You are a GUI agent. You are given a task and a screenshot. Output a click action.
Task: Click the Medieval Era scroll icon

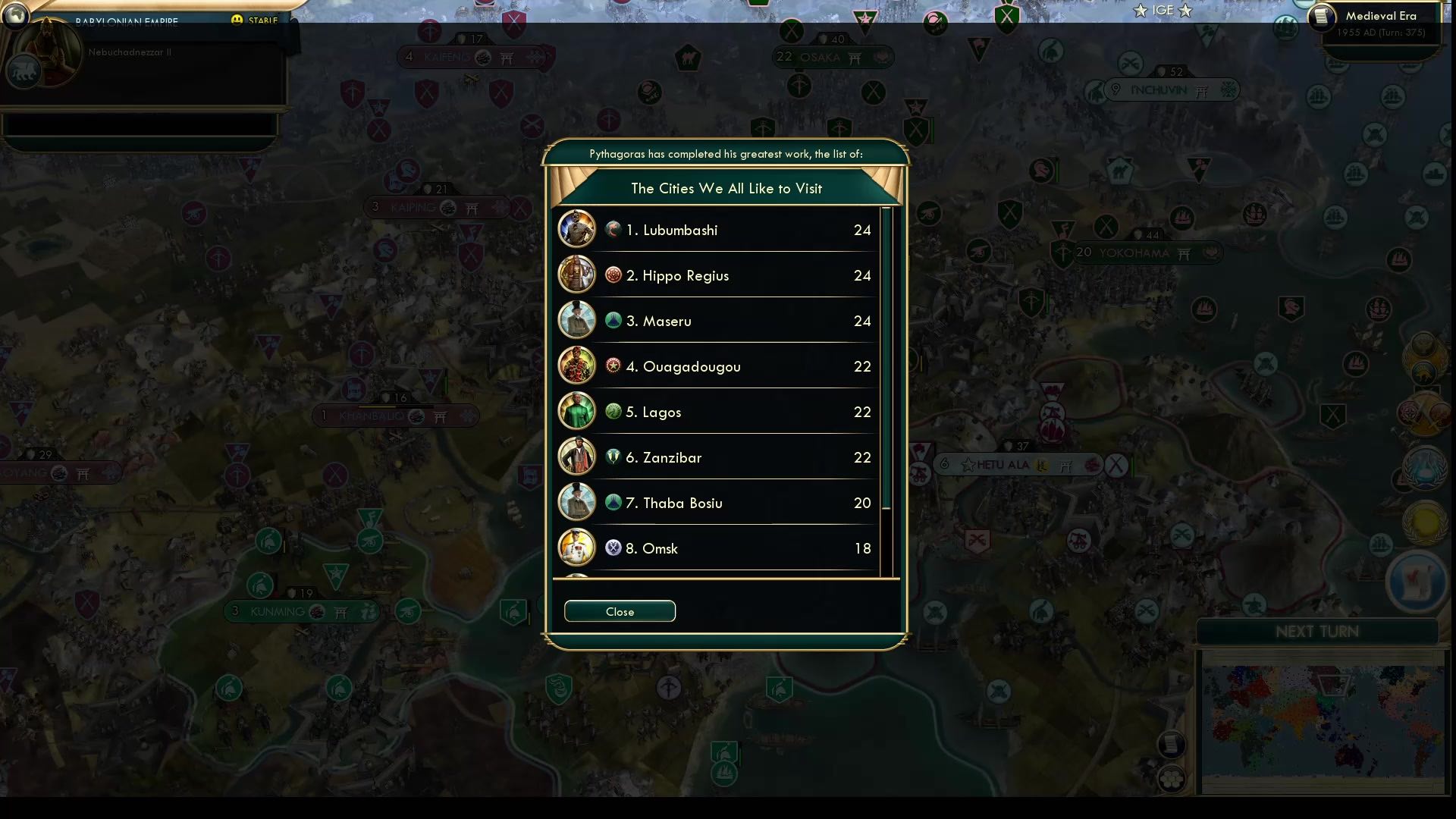click(x=1323, y=16)
